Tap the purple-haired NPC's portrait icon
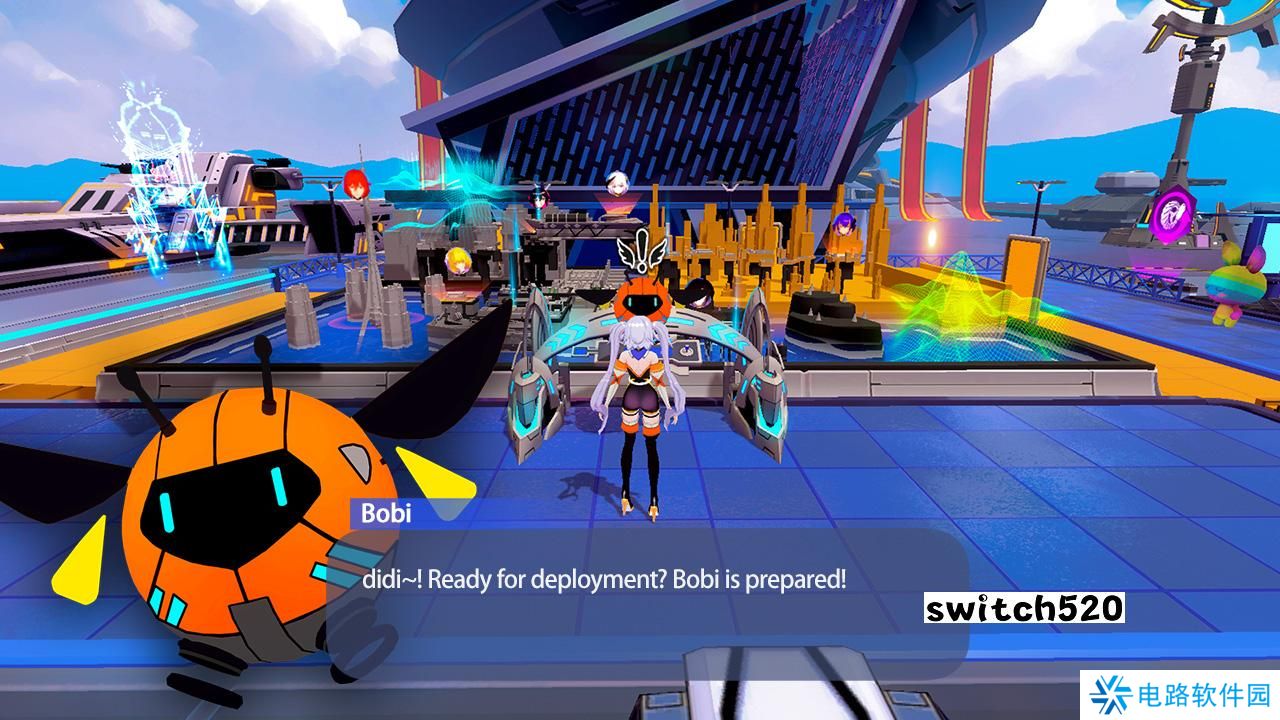Viewport: 1280px width, 720px height. pyautogui.click(x=845, y=225)
